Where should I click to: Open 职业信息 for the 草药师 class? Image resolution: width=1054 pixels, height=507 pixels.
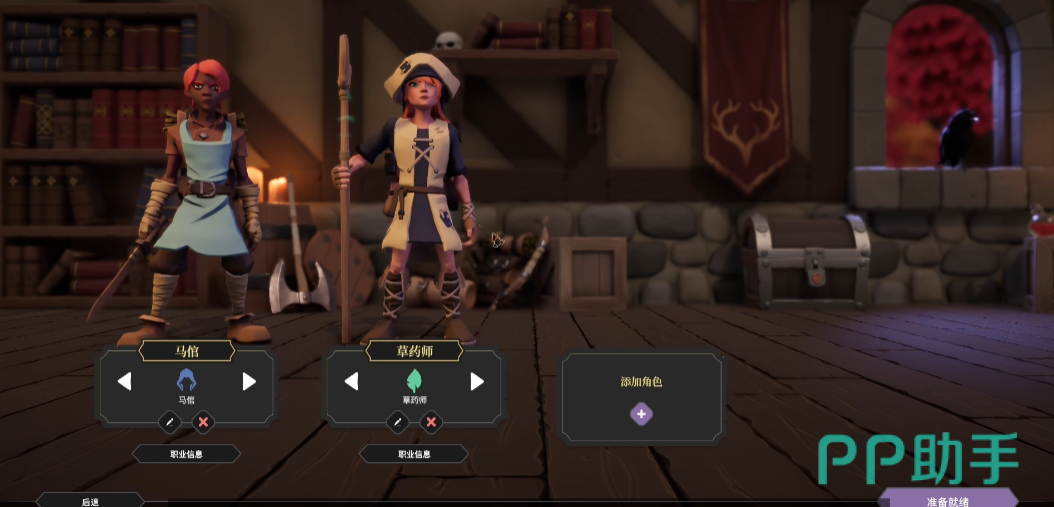(x=414, y=454)
